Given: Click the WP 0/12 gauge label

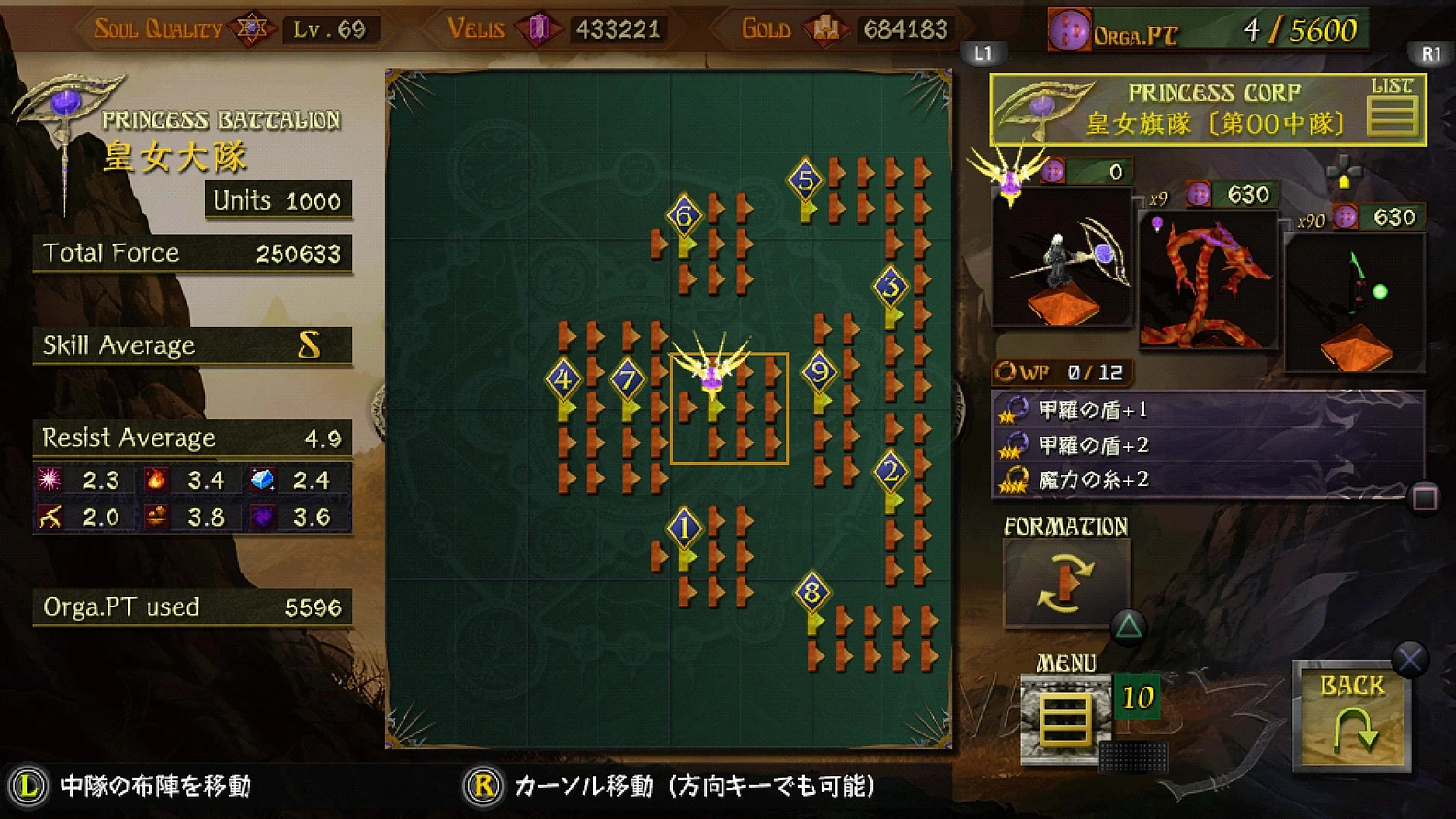Looking at the screenshot, I should pyautogui.click(x=1063, y=371).
